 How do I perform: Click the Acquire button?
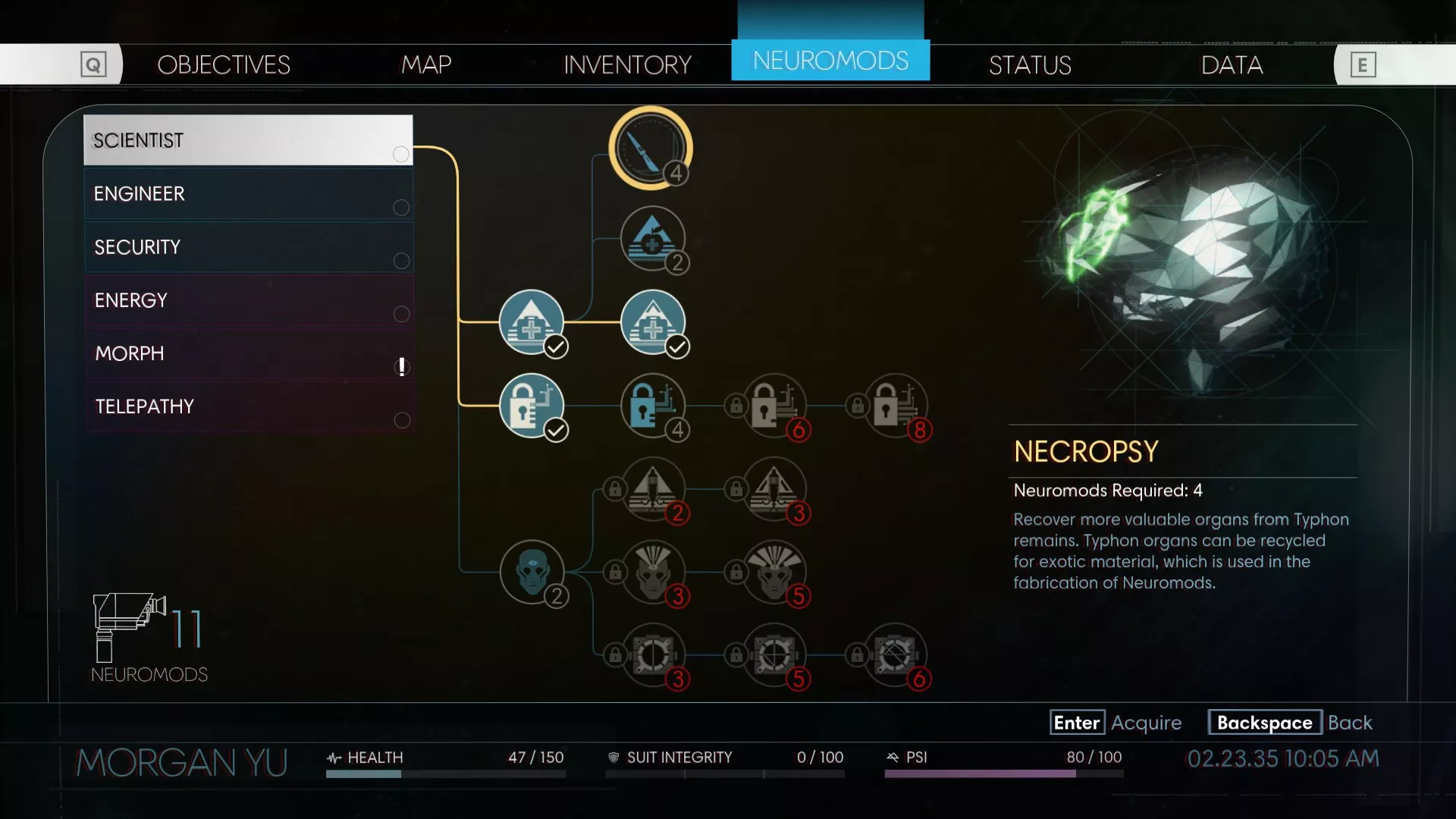[x=1115, y=723]
